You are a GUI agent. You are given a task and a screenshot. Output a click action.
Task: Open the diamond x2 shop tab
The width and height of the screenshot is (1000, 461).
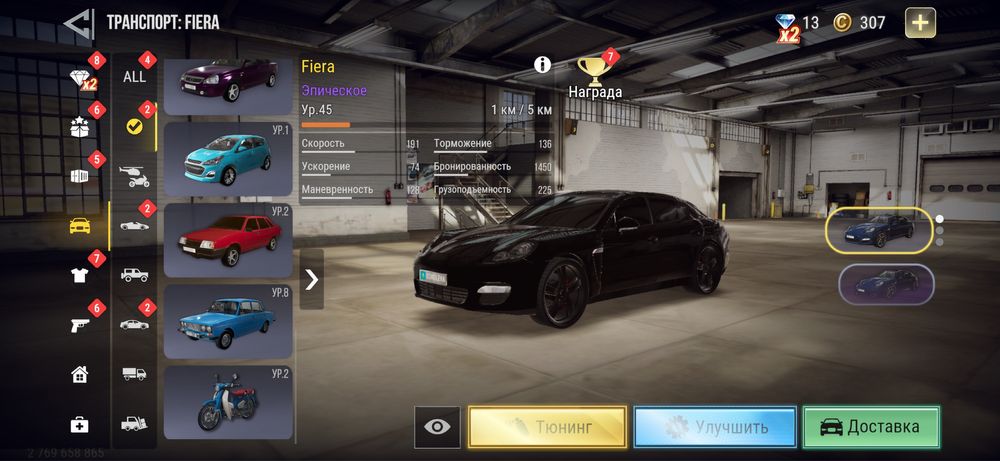(80, 80)
